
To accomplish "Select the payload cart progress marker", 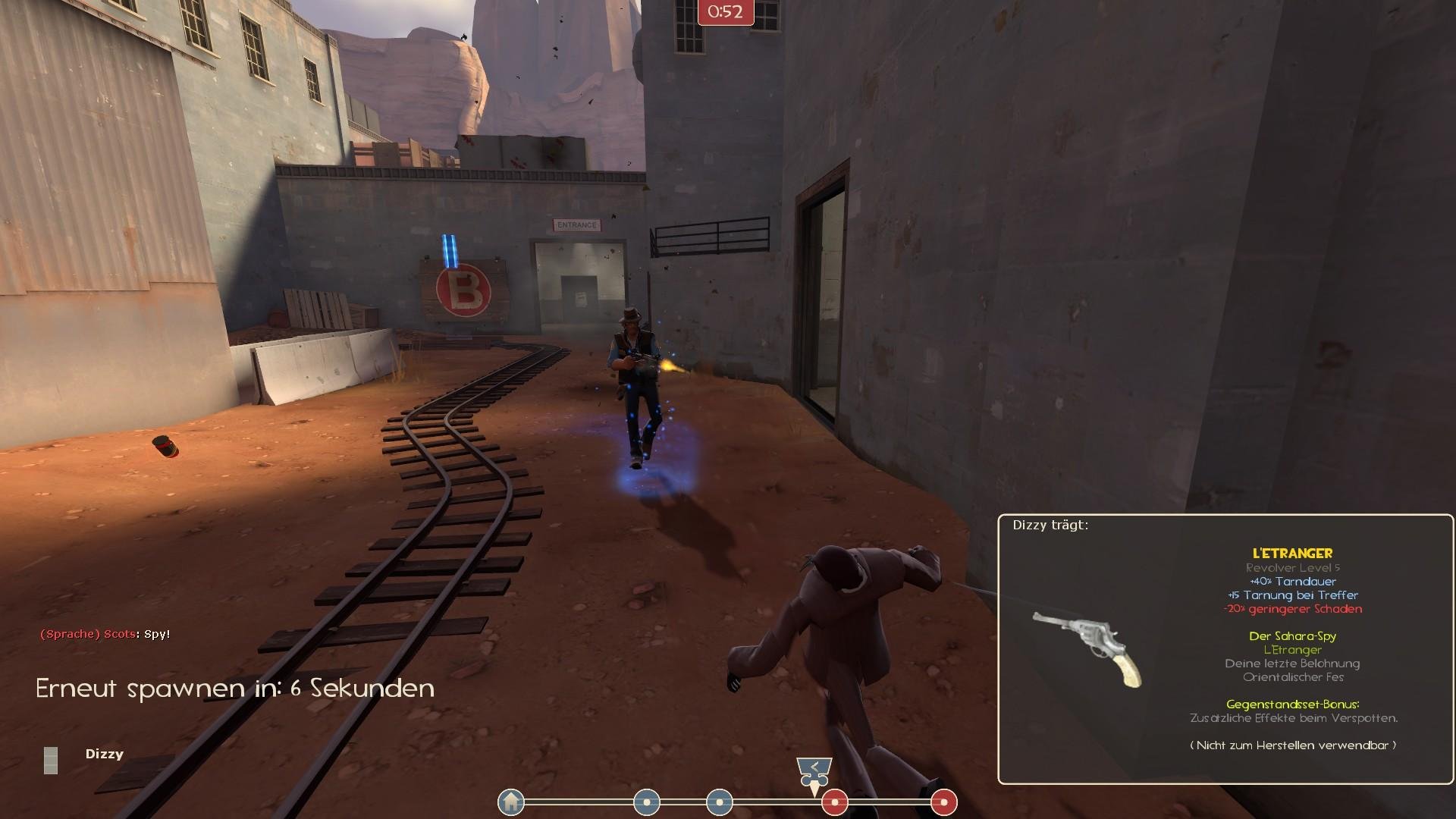I will [814, 772].
